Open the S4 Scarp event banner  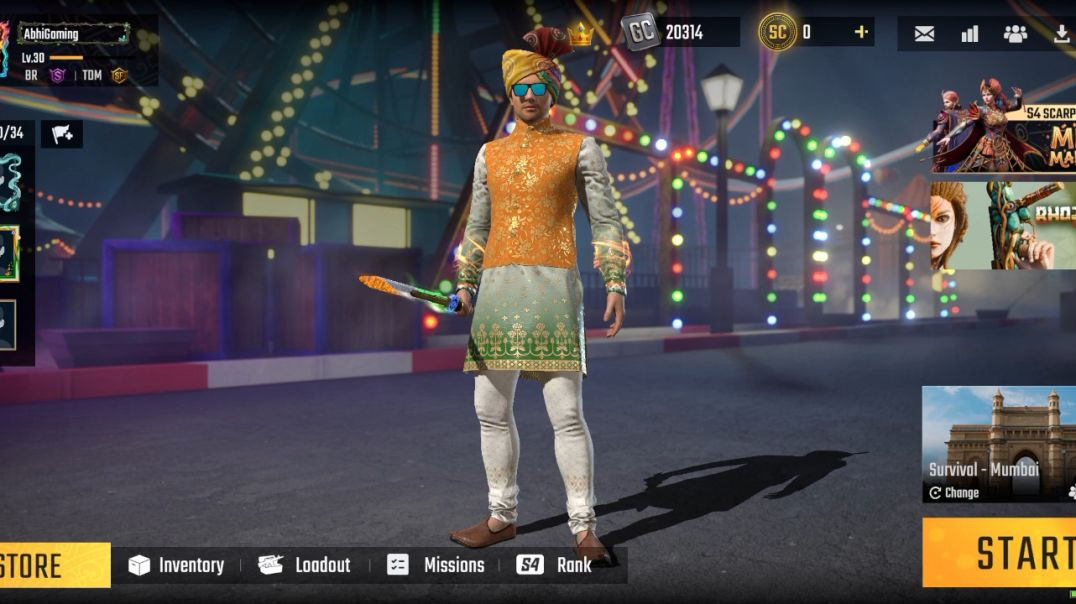coord(1003,128)
